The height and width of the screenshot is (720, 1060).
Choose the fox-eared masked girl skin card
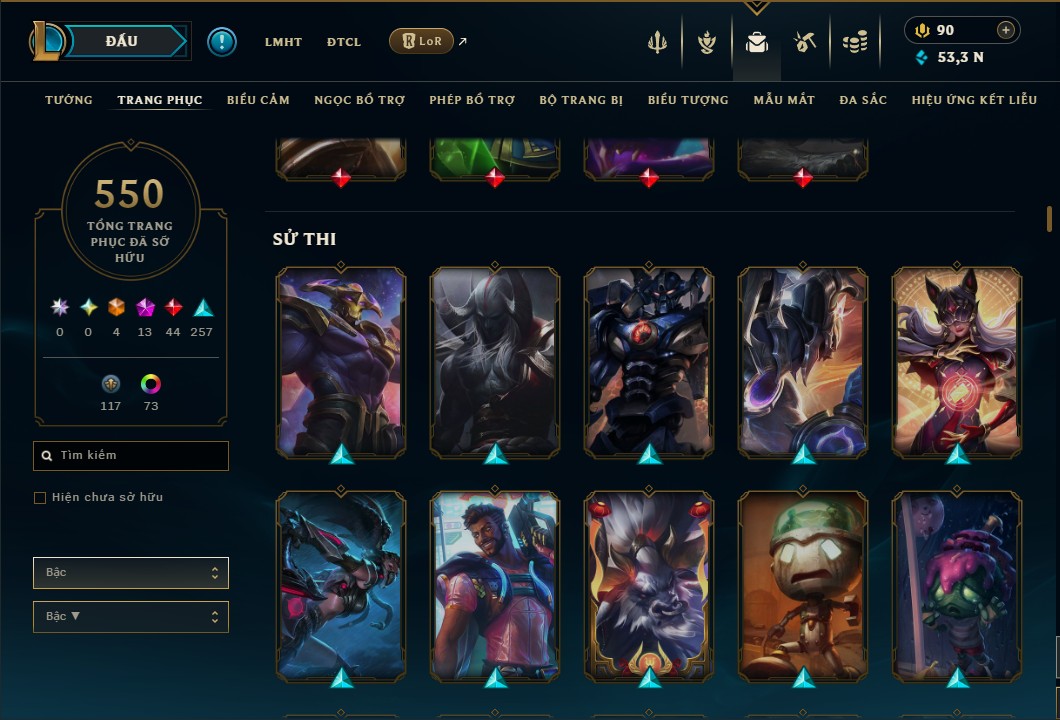pos(957,360)
